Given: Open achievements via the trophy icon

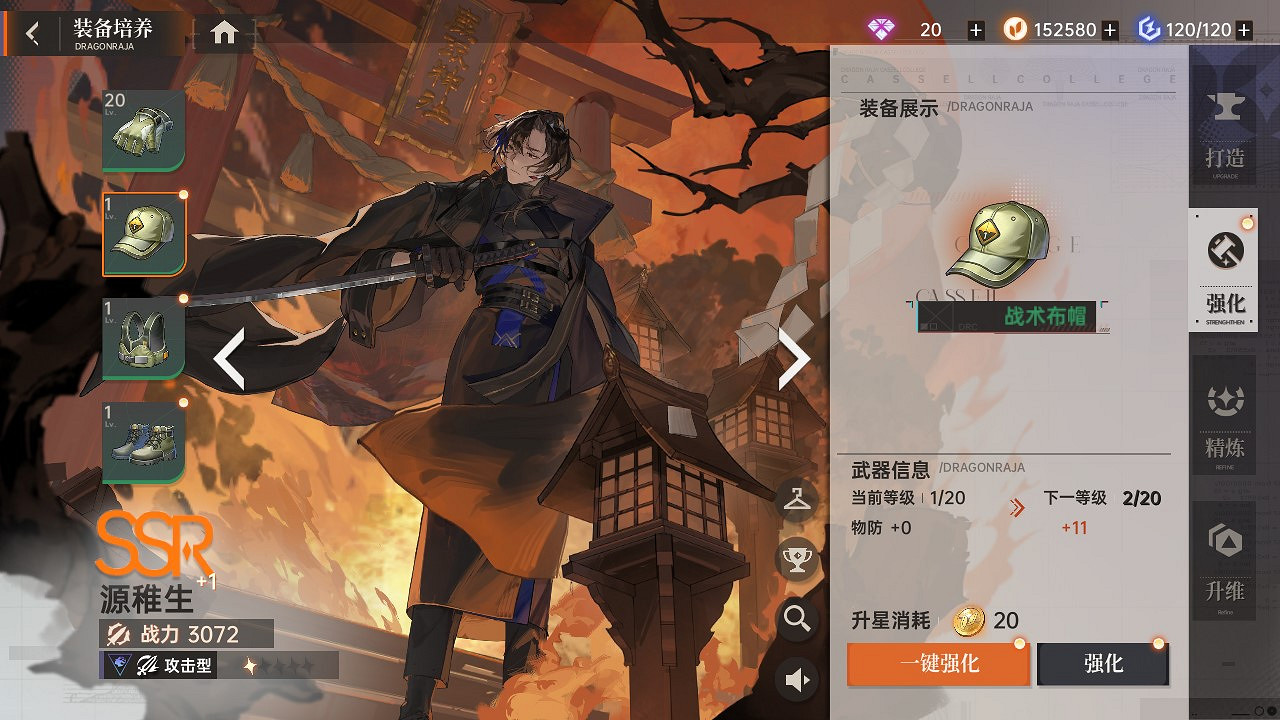Looking at the screenshot, I should pyautogui.click(x=796, y=560).
